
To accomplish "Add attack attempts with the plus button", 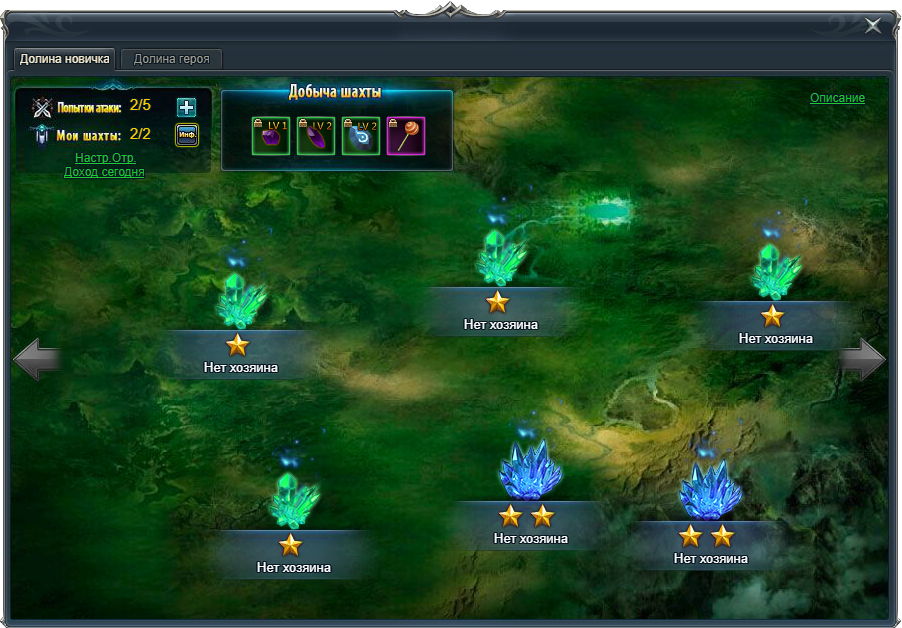I will tap(186, 108).
